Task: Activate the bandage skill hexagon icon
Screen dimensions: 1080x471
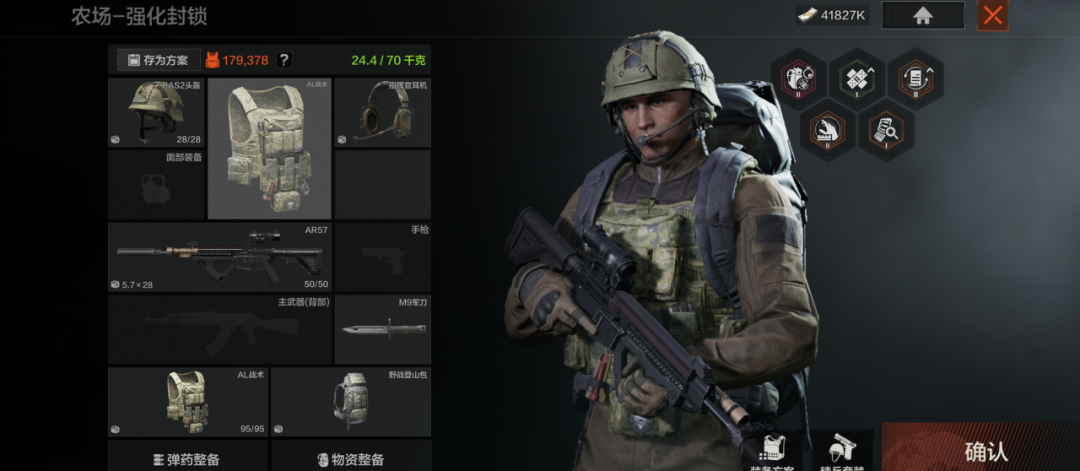Action: click(857, 78)
